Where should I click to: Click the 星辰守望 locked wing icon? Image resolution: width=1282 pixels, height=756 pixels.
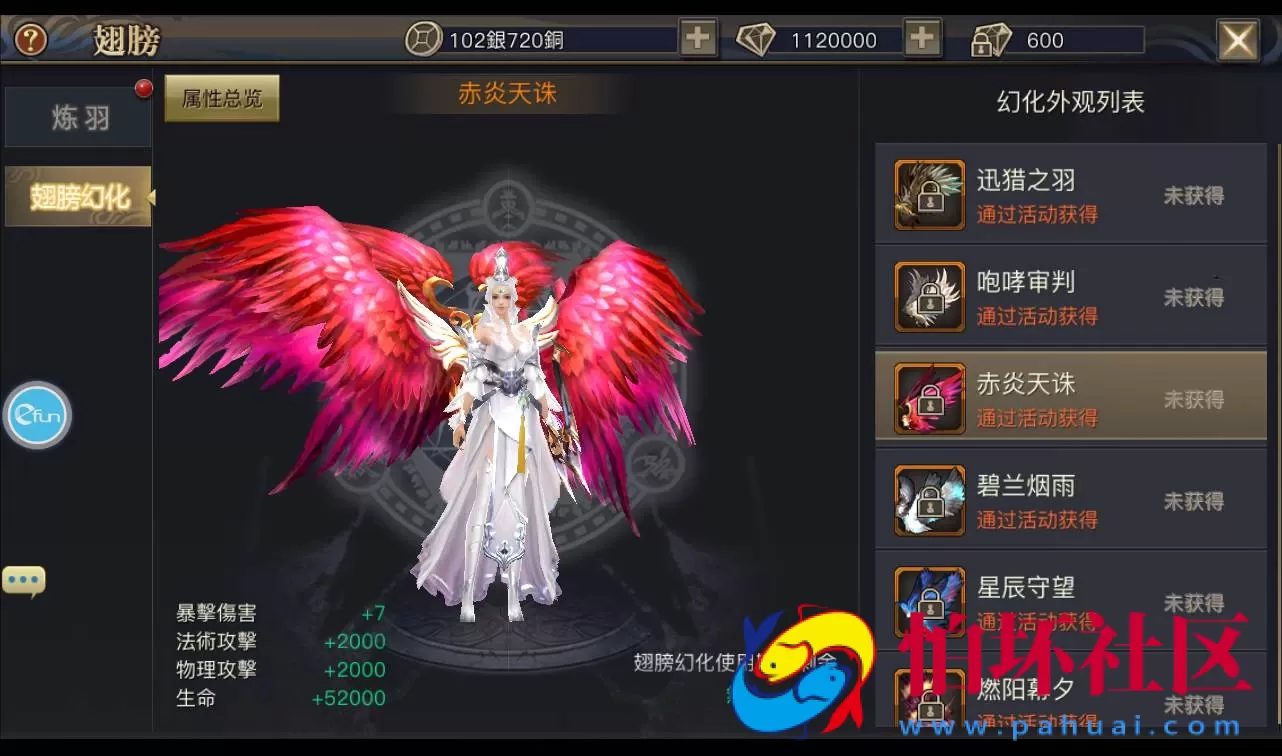928,602
